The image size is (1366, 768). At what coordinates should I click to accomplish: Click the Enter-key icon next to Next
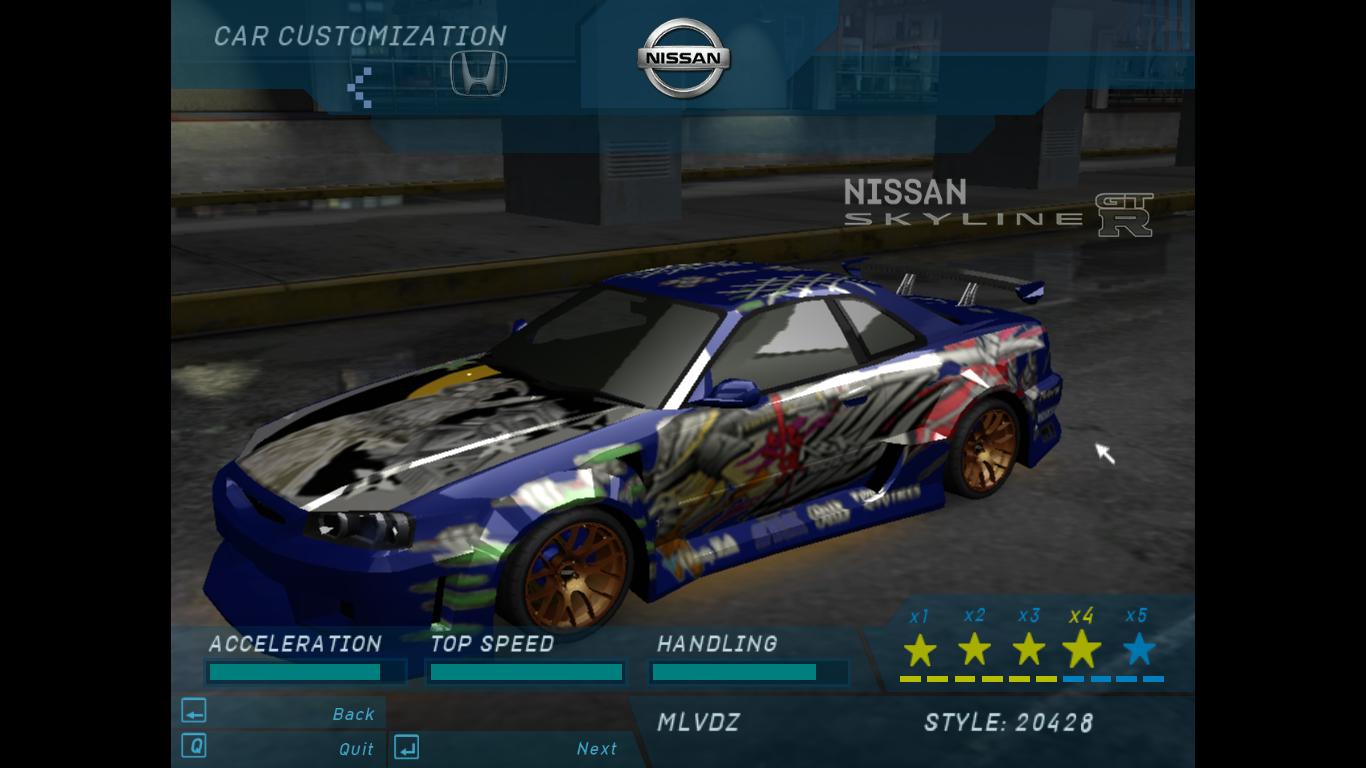tap(406, 747)
